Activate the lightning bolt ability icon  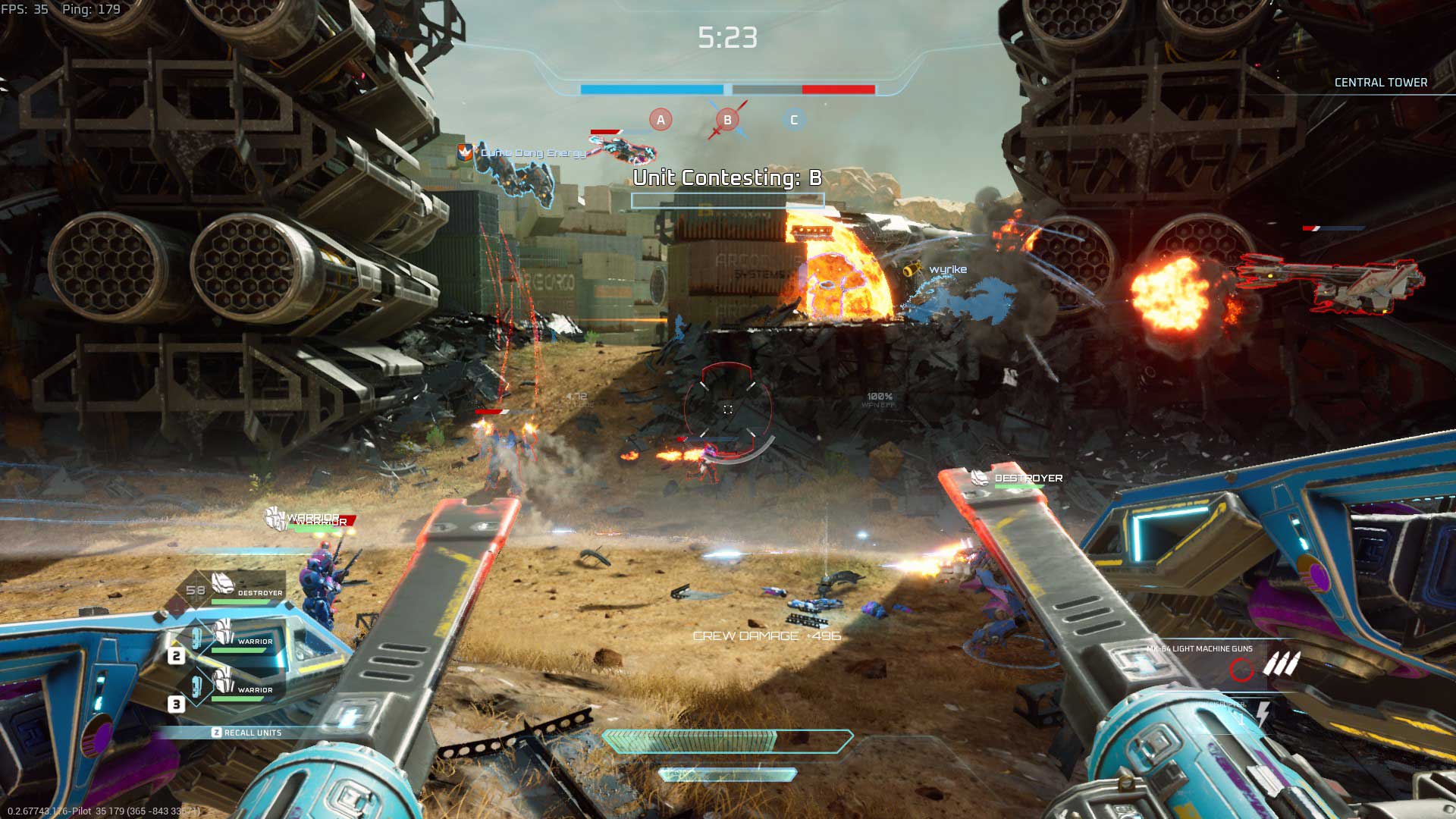coord(1263,713)
